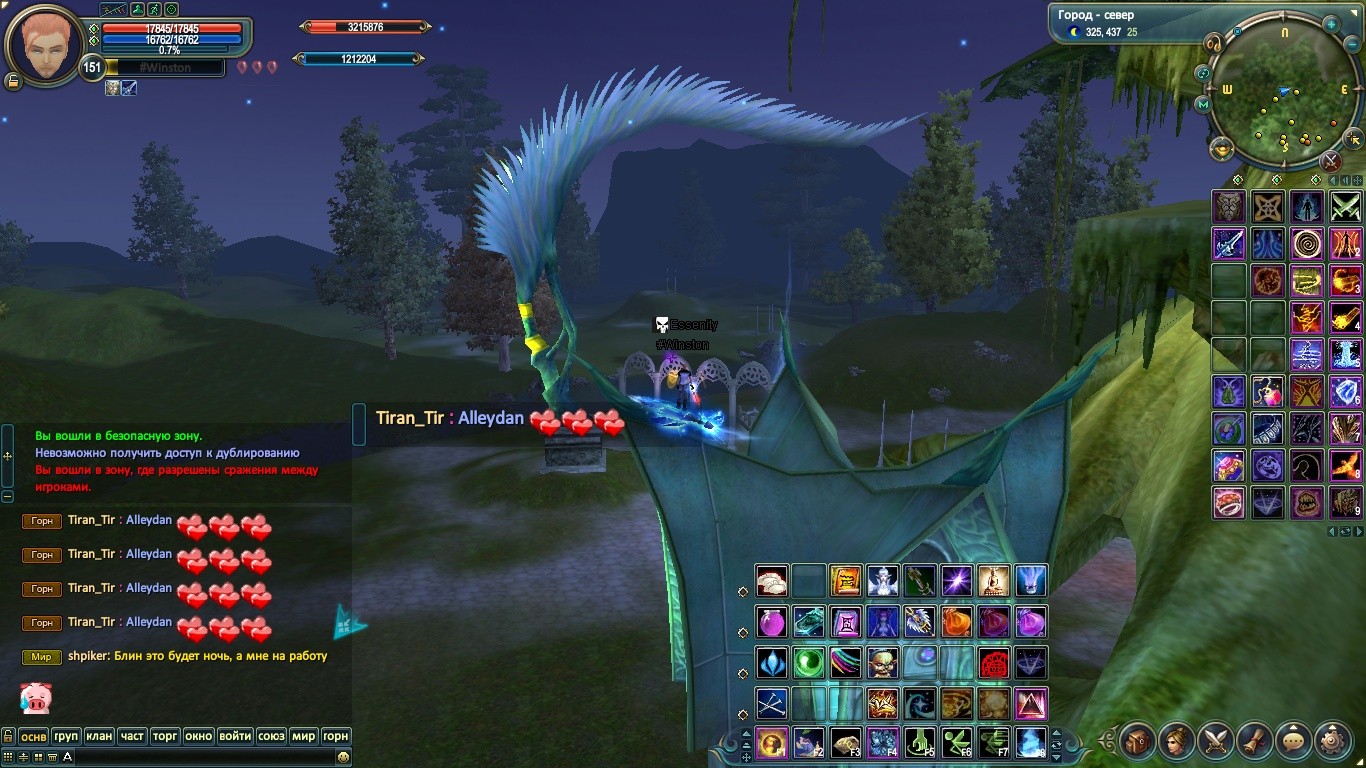Use the F1 golden orb skill
The height and width of the screenshot is (768, 1366).
coord(772,742)
